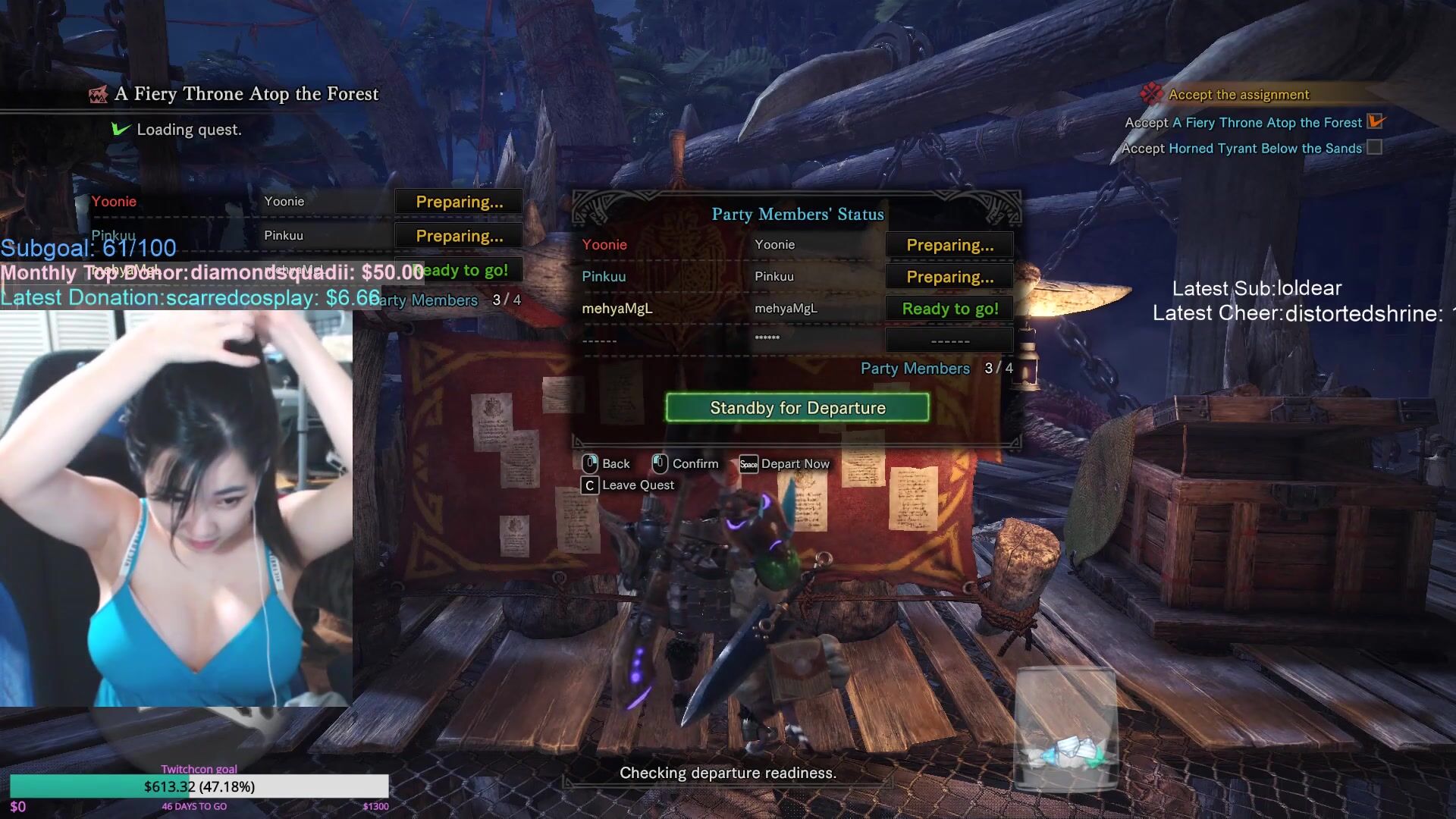The image size is (1456, 819).
Task: Select Yoonie's row in the party status panel
Action: [x=796, y=245]
